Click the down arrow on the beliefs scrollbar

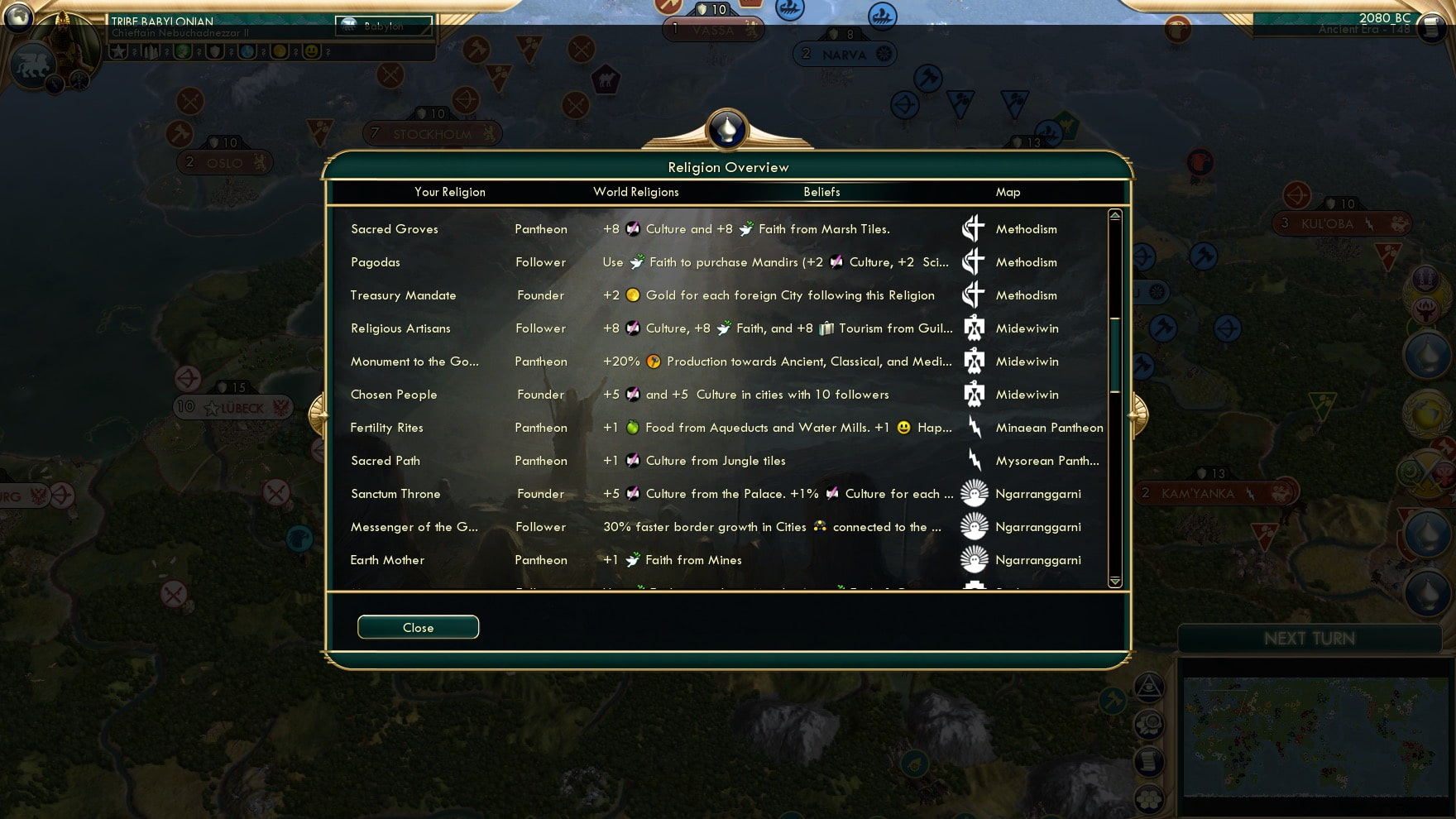pyautogui.click(x=1114, y=582)
